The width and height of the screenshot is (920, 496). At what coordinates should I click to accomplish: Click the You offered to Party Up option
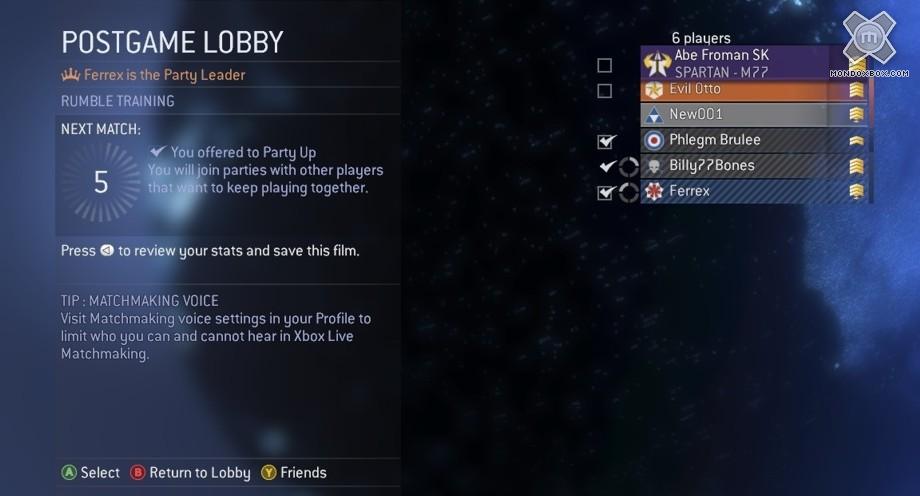coord(243,152)
